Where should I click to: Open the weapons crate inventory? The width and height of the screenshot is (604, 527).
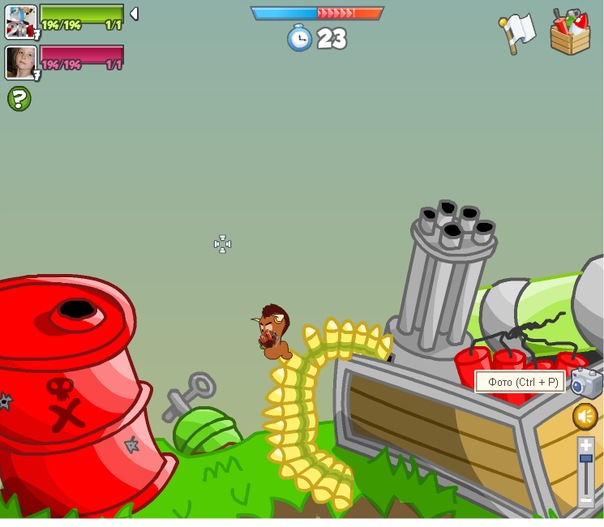[570, 31]
